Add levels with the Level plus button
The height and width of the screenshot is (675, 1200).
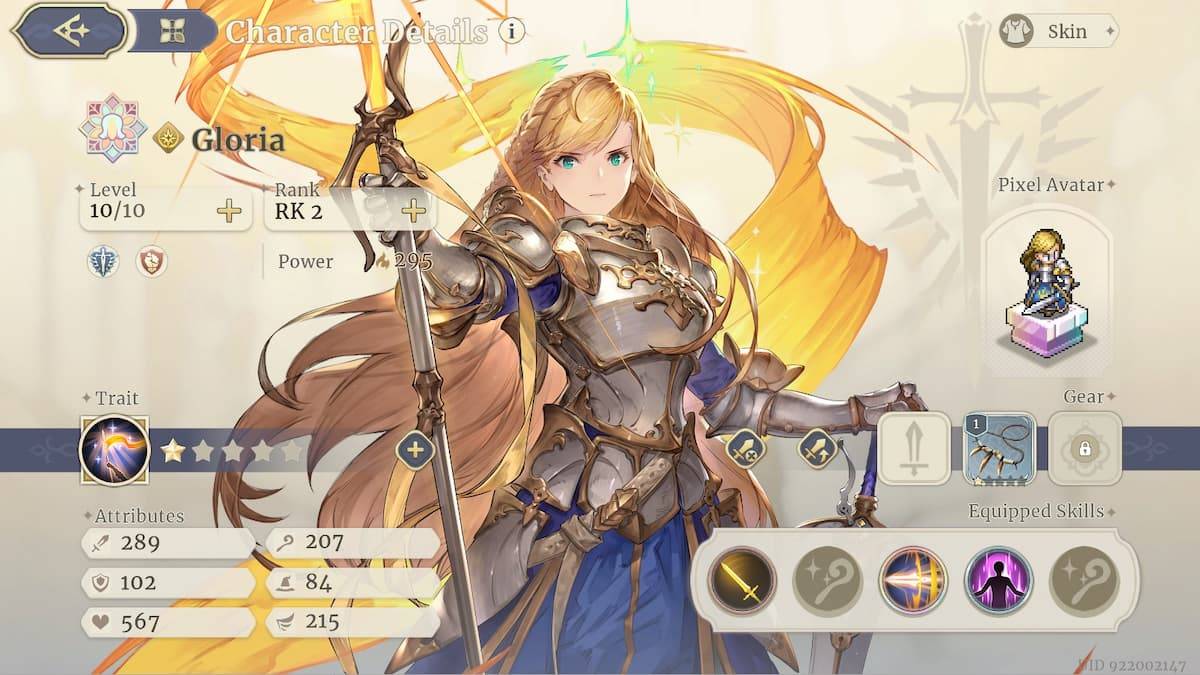(x=229, y=211)
